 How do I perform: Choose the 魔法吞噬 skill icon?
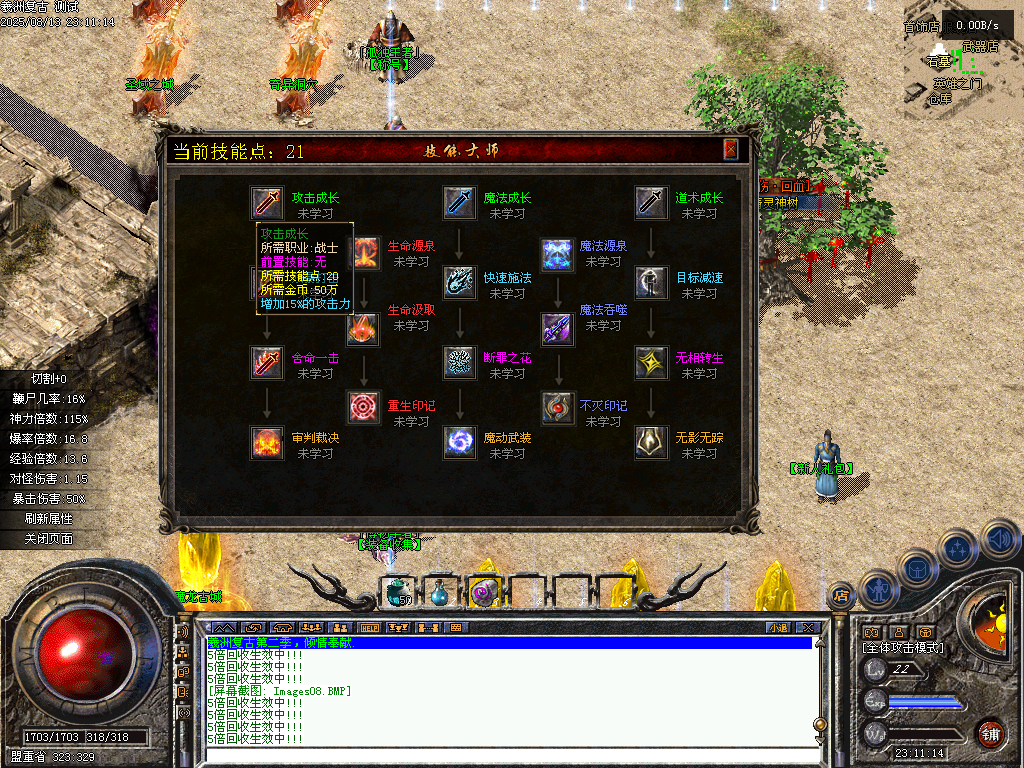tap(556, 326)
